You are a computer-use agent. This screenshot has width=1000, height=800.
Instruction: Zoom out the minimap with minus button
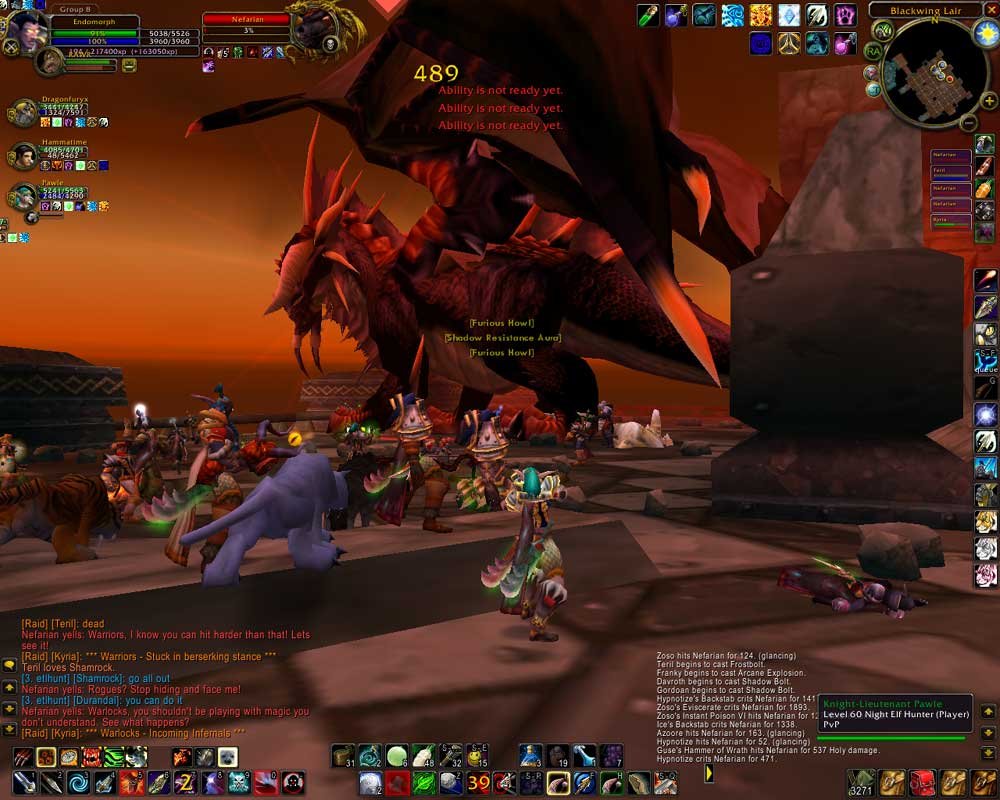click(x=967, y=123)
